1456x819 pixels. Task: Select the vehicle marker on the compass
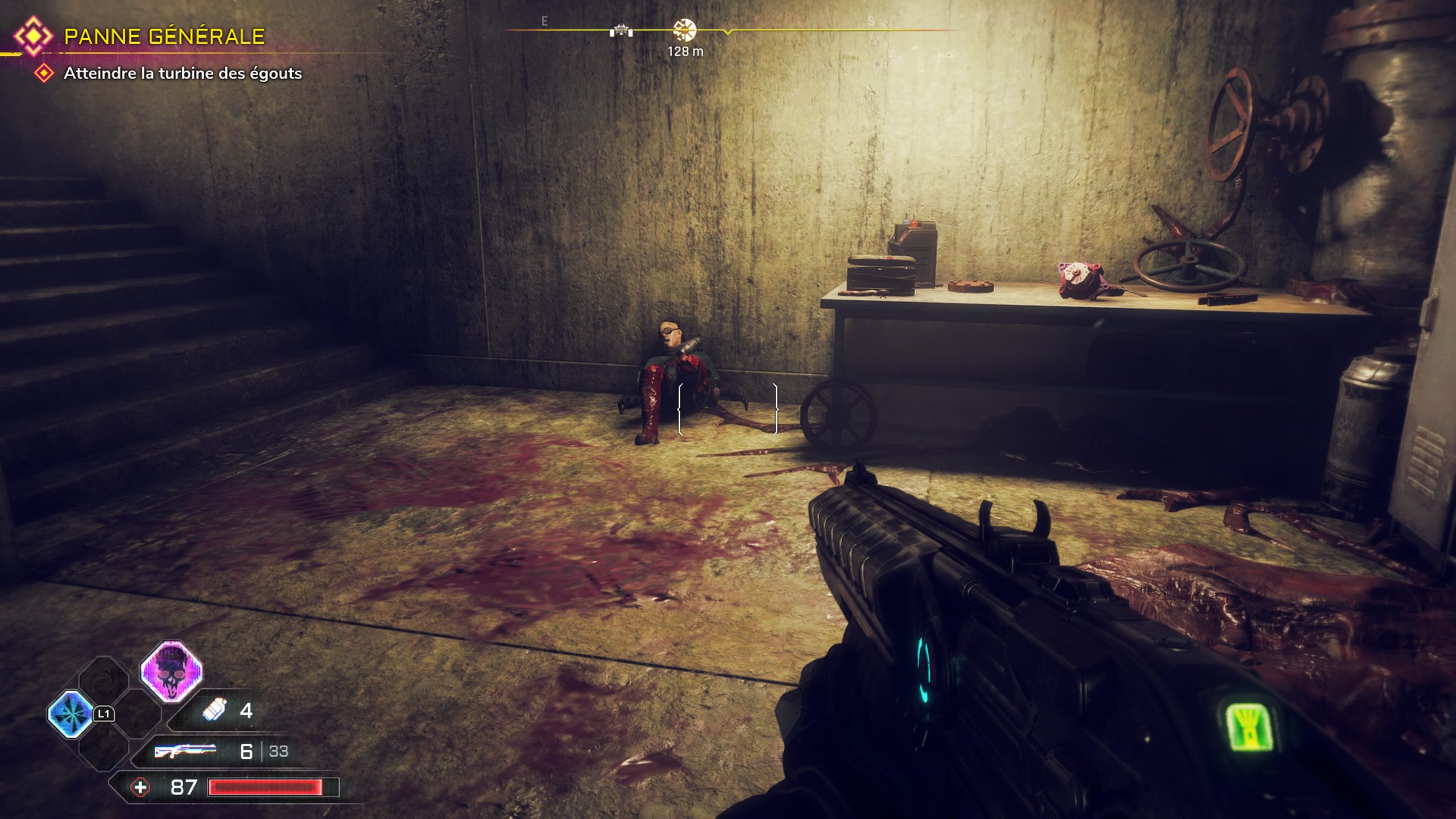click(x=621, y=31)
